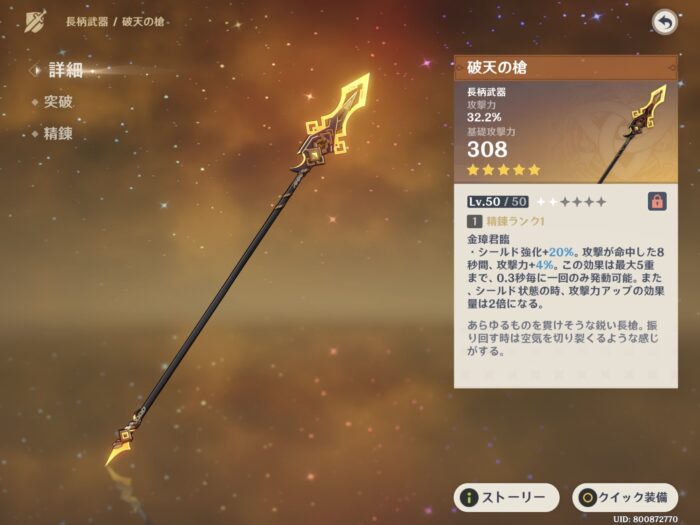Open the 突破 ascension tab

click(58, 102)
